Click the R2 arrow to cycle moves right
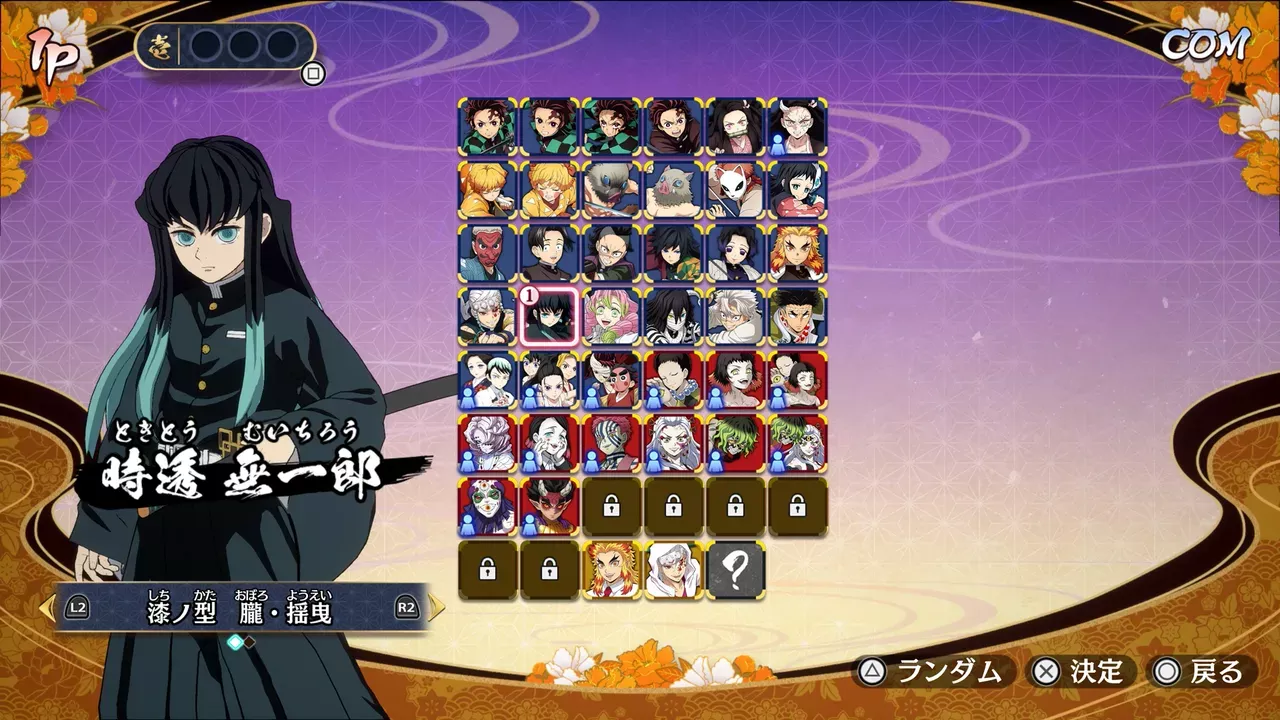 click(x=438, y=606)
